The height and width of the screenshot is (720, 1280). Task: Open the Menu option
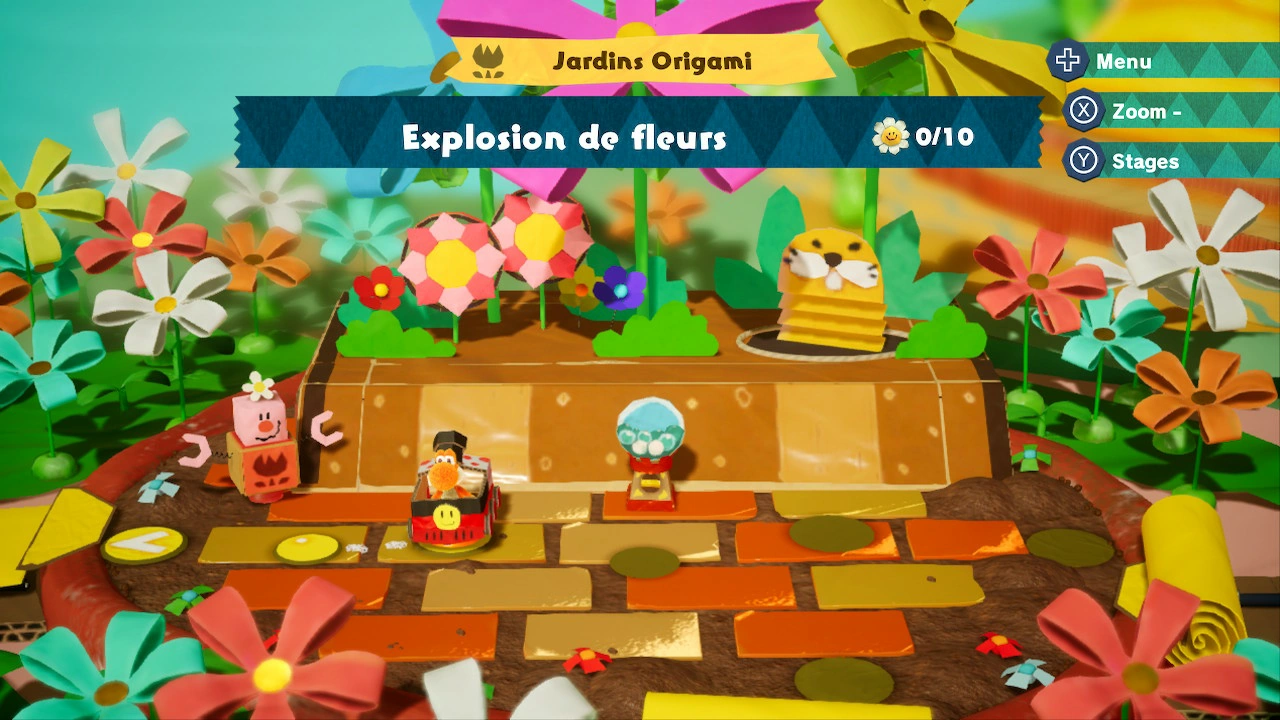[x=1125, y=61]
